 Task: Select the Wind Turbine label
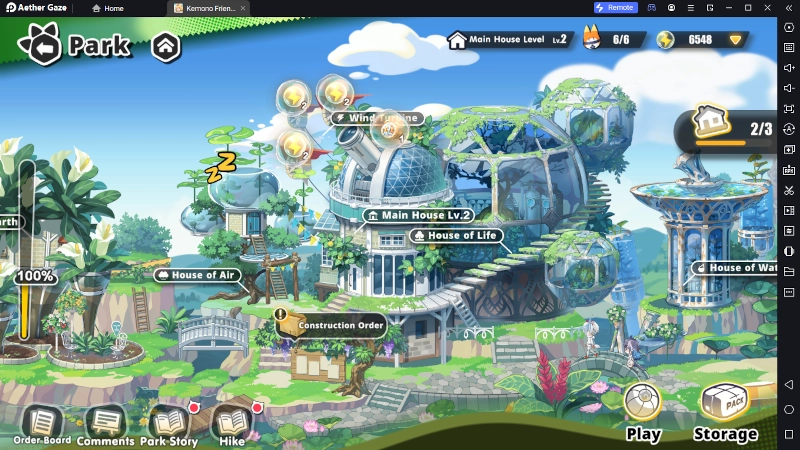378,118
